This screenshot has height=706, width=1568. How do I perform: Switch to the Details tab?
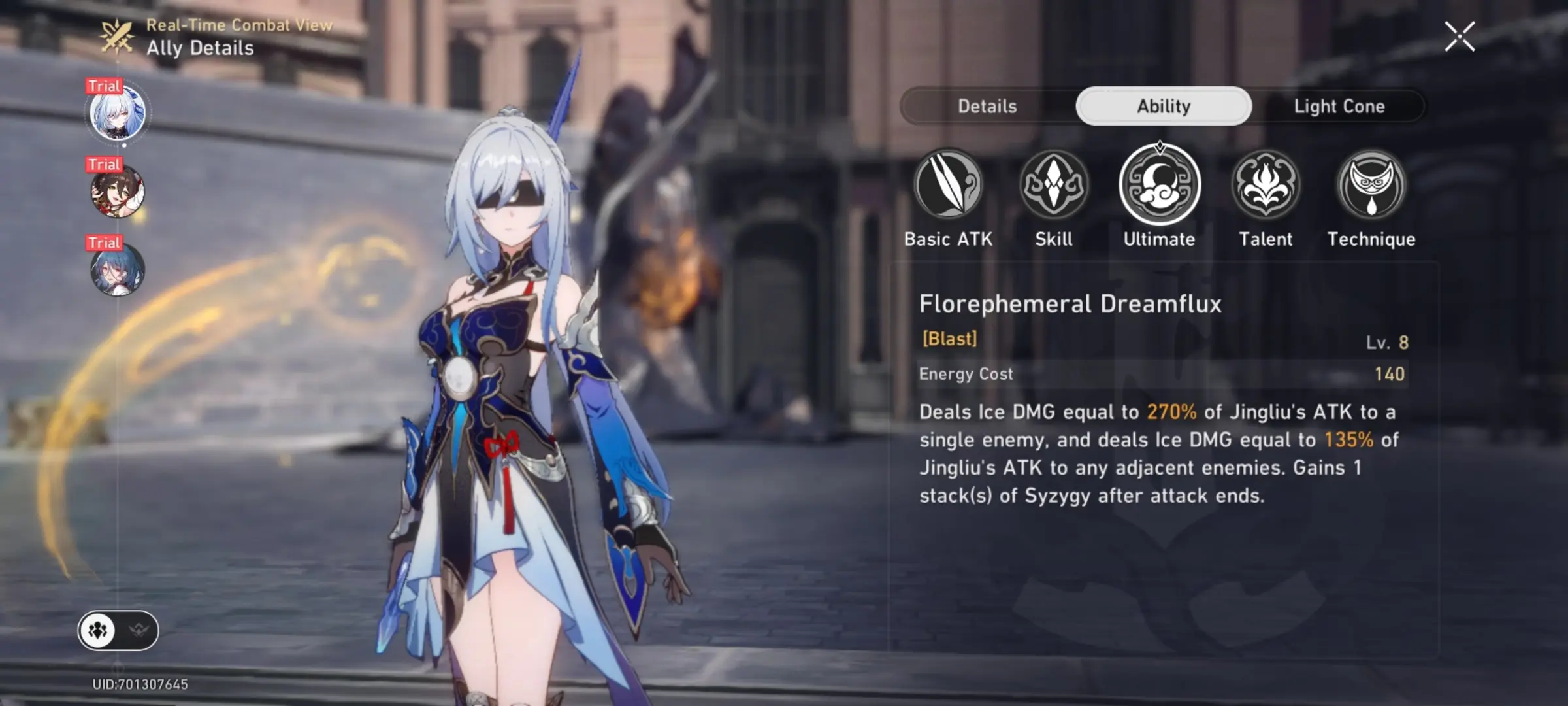(x=987, y=106)
